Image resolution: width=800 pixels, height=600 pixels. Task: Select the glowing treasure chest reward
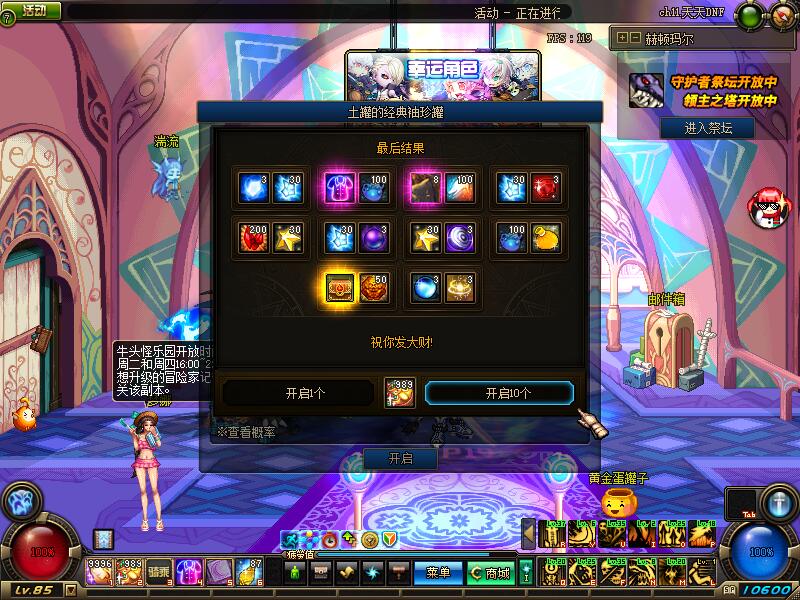[x=340, y=287]
